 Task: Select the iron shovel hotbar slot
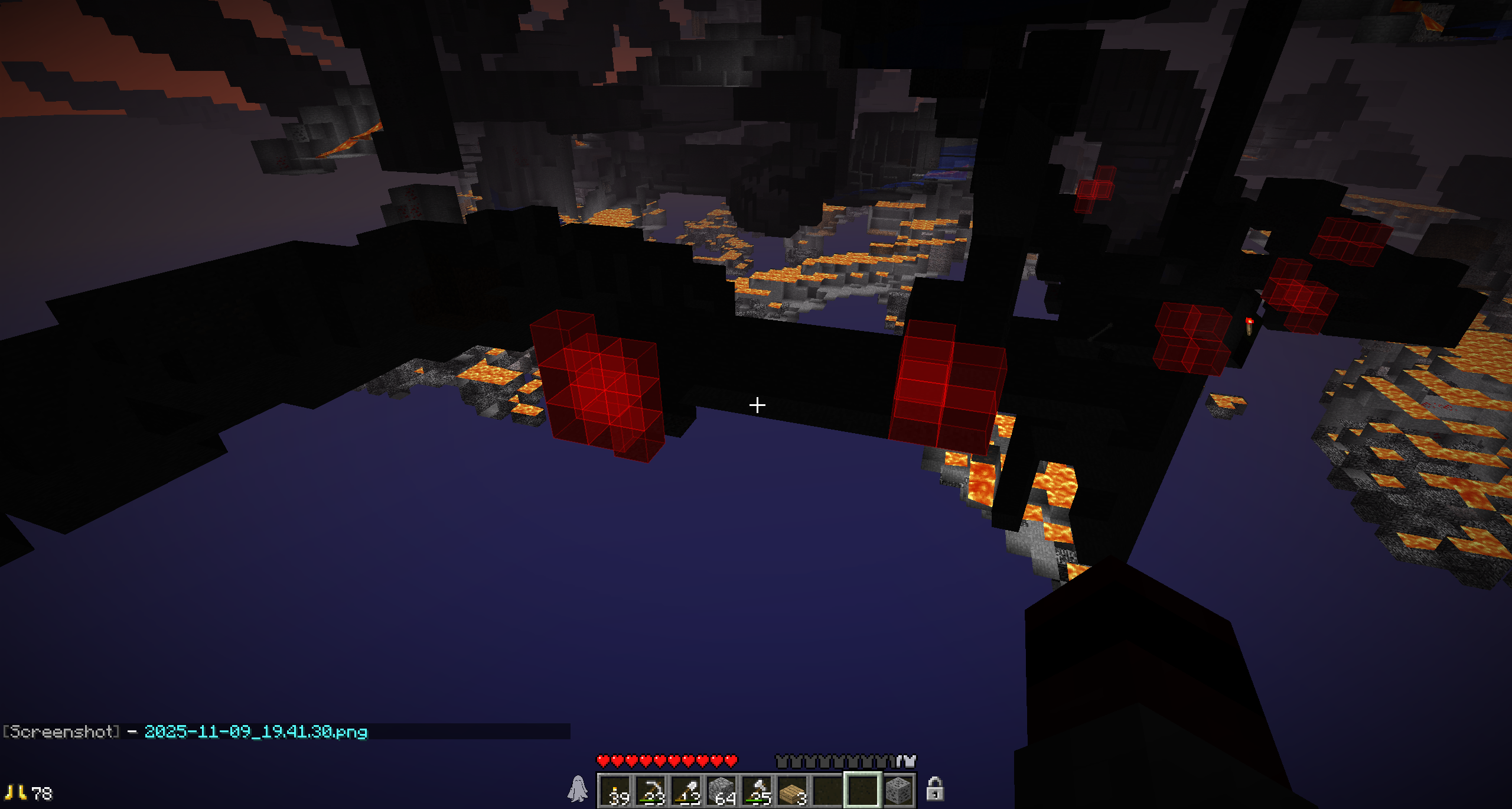(x=686, y=790)
